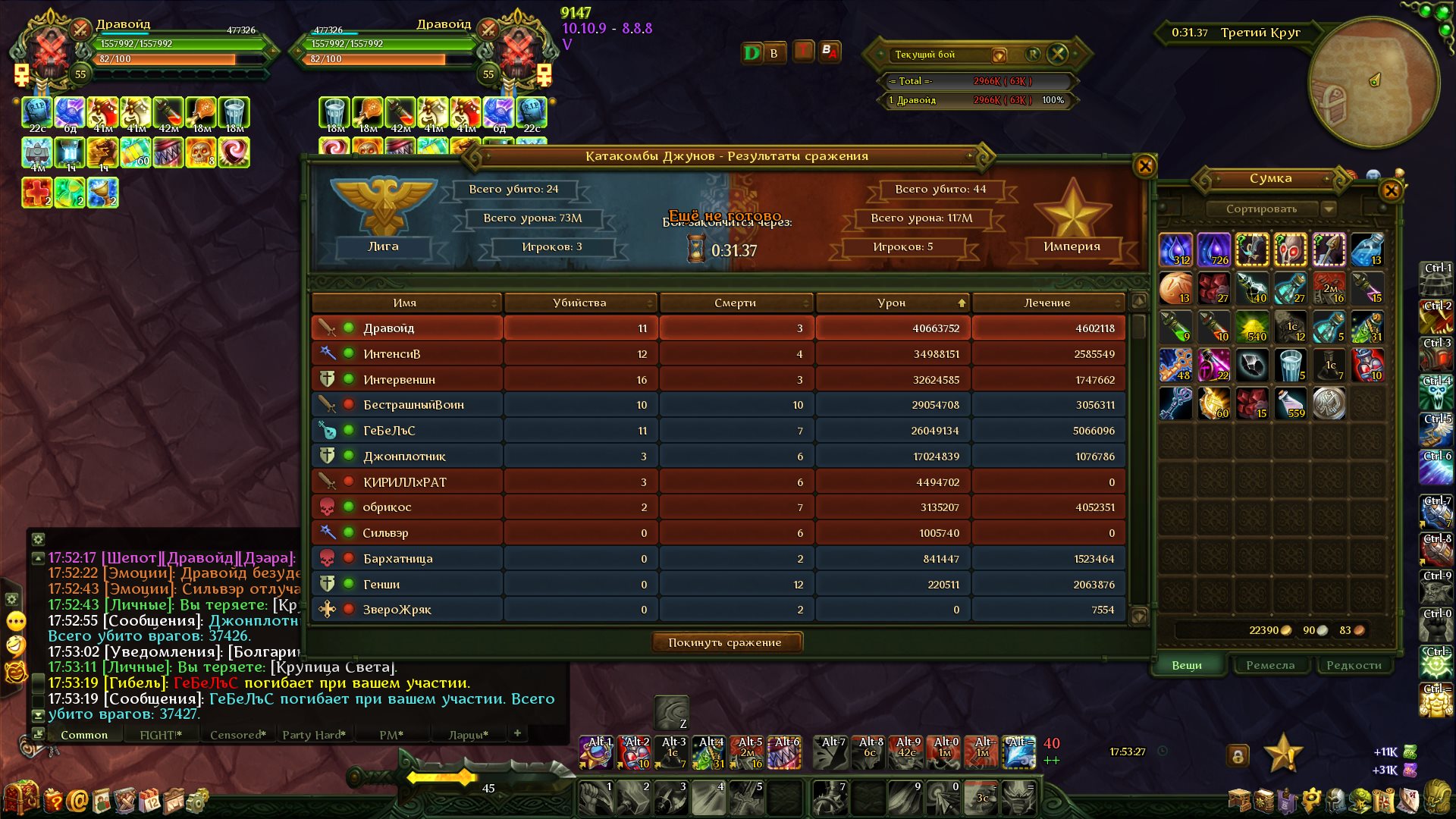Add a new chat tab
The image size is (1456, 819).
point(517,733)
